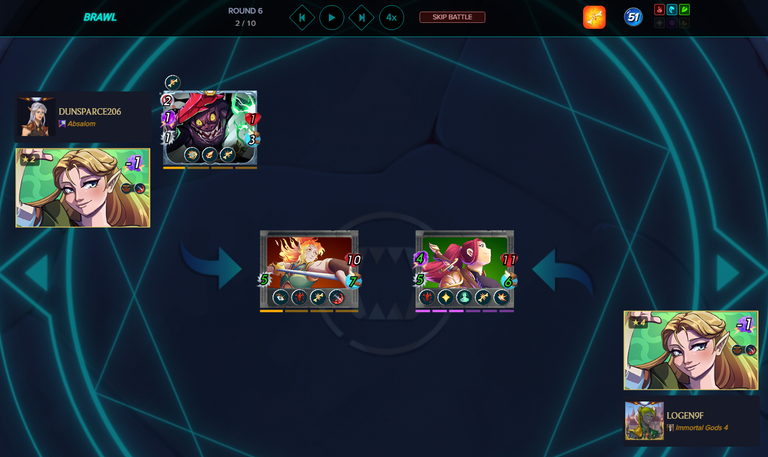
Task: Select the flame-haired swordswoman card
Action: [309, 269]
